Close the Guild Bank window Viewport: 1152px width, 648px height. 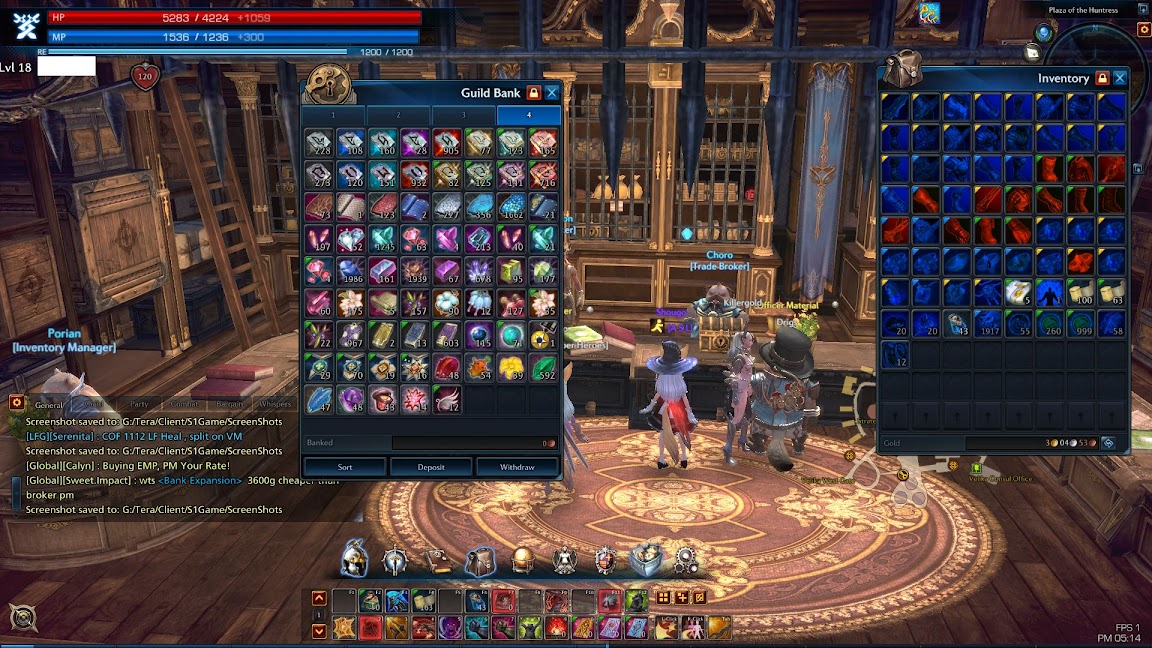click(x=551, y=93)
